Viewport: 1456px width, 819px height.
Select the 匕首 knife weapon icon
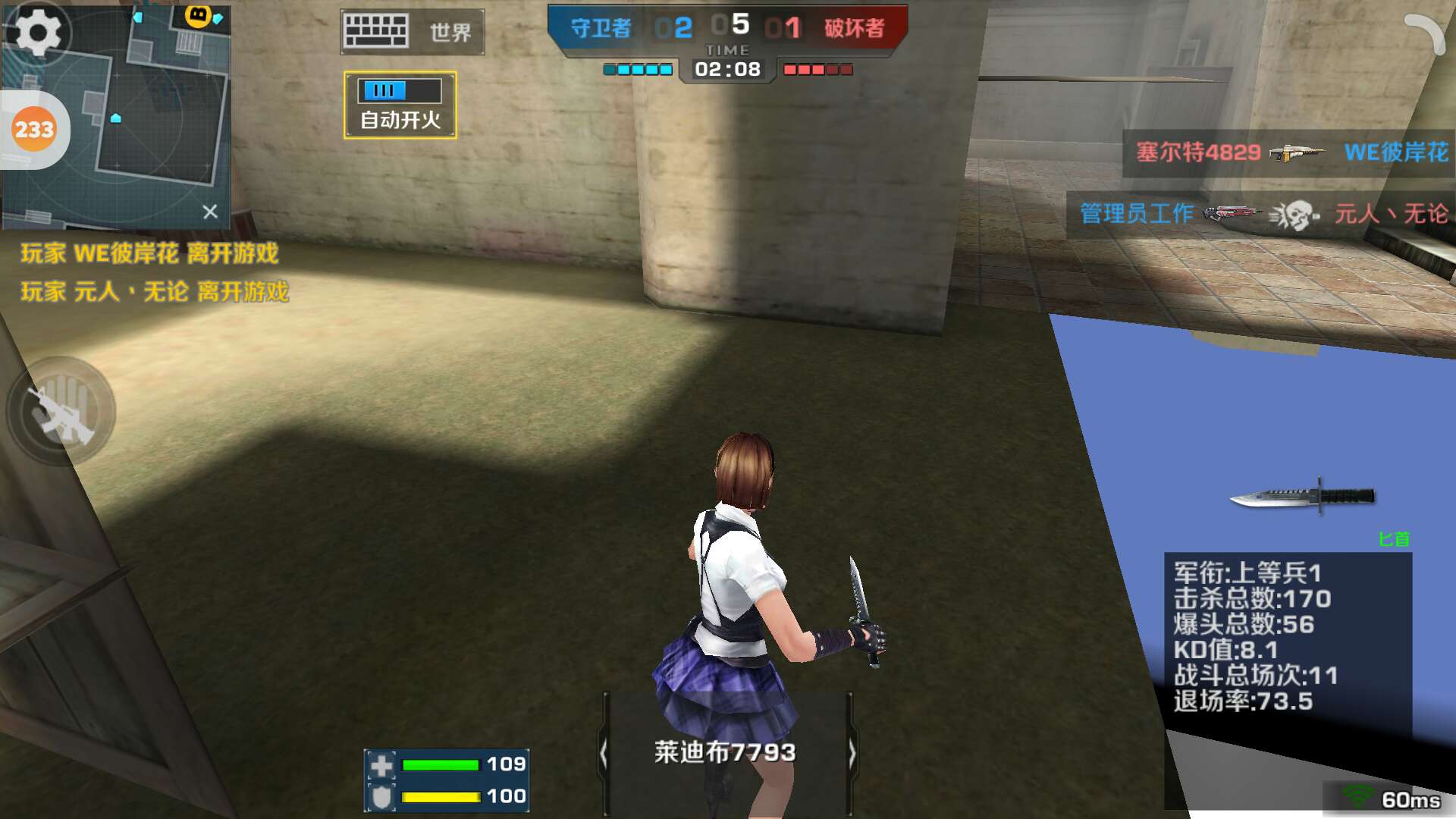click(x=1302, y=497)
